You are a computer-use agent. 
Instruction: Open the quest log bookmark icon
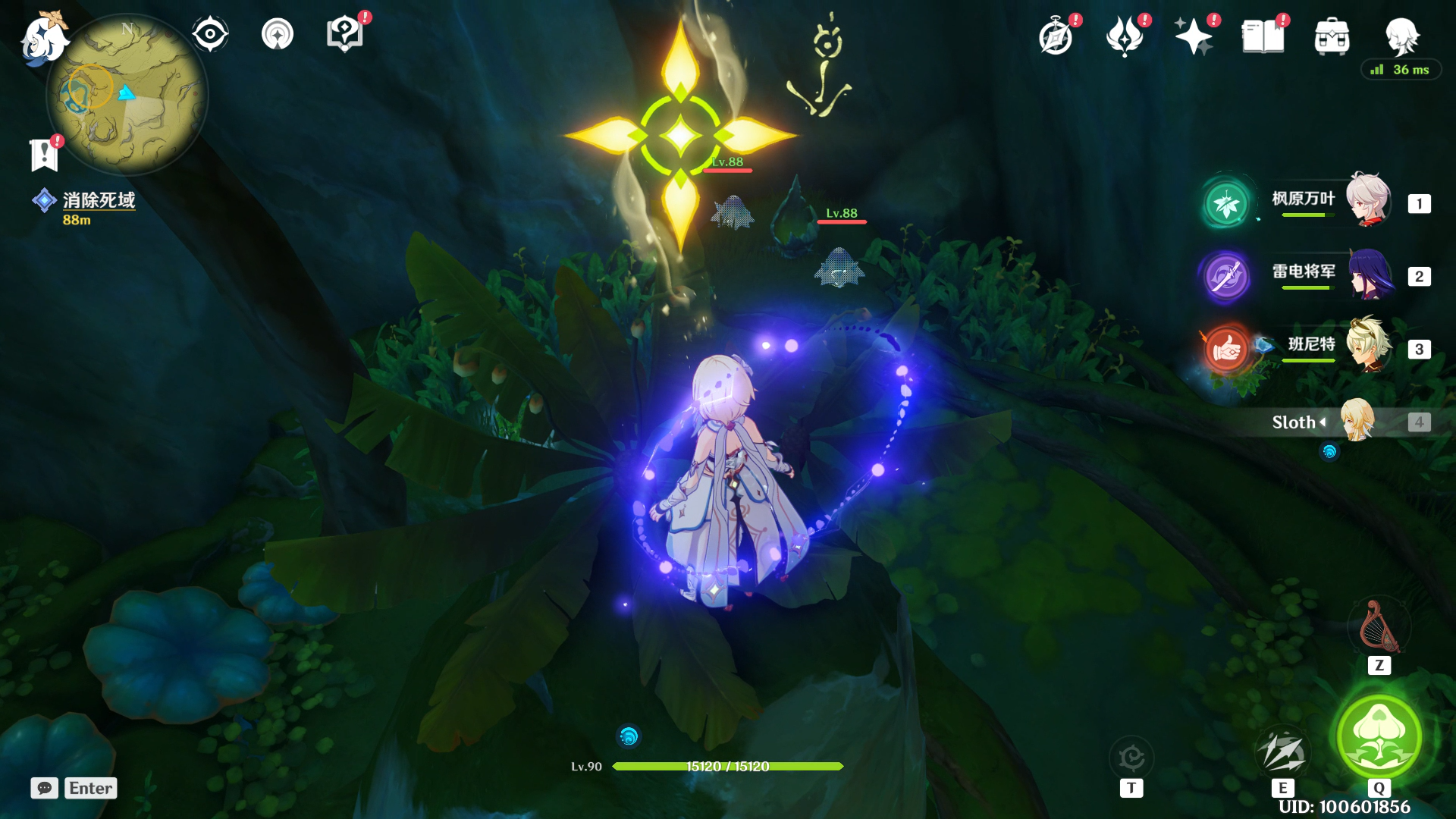(44, 154)
